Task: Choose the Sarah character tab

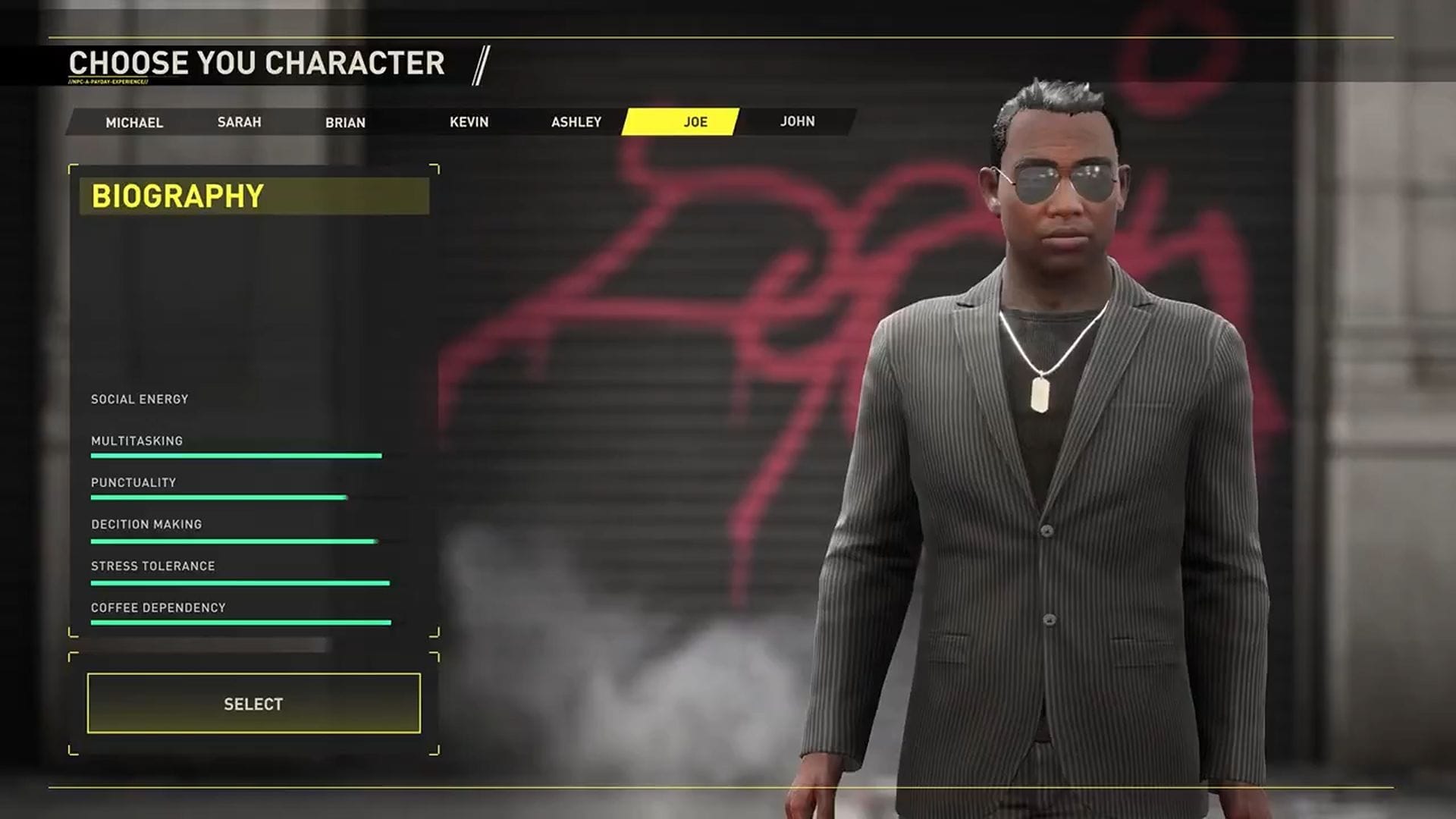Action: (239, 122)
